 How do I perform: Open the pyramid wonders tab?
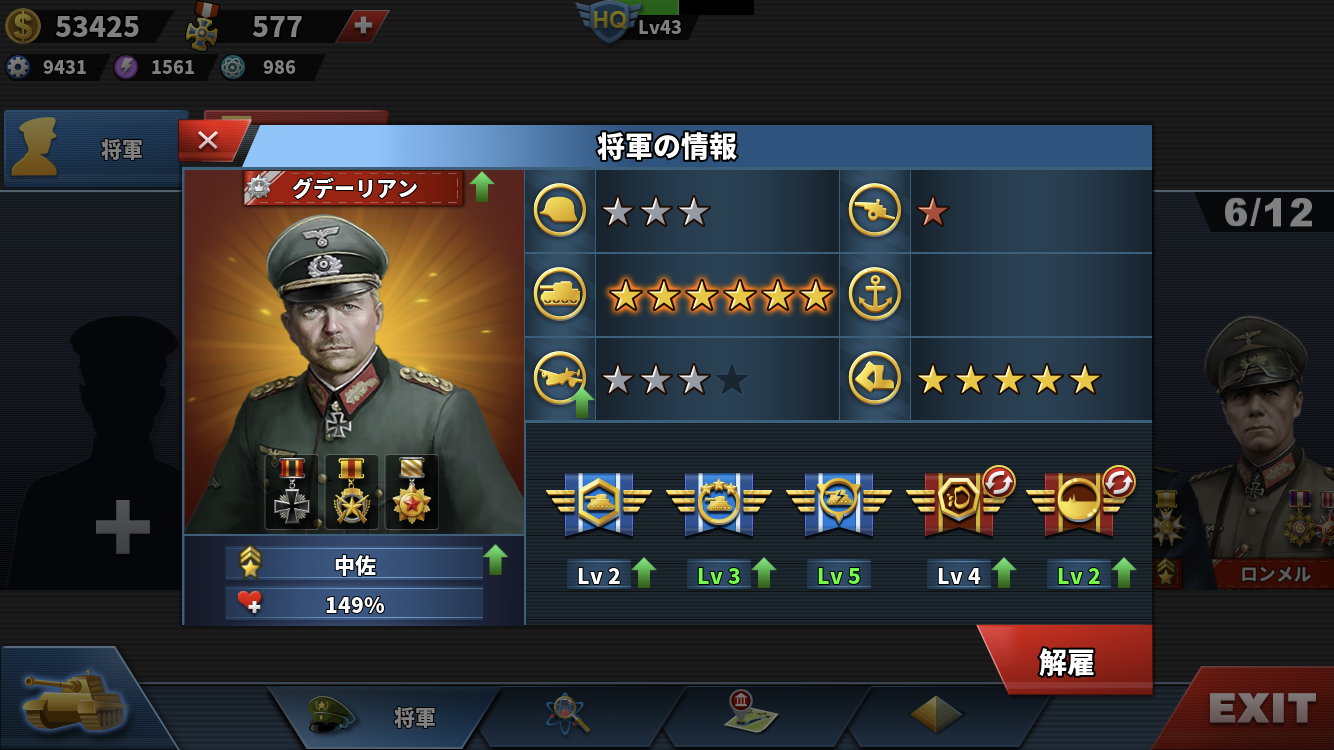pyautogui.click(x=936, y=714)
